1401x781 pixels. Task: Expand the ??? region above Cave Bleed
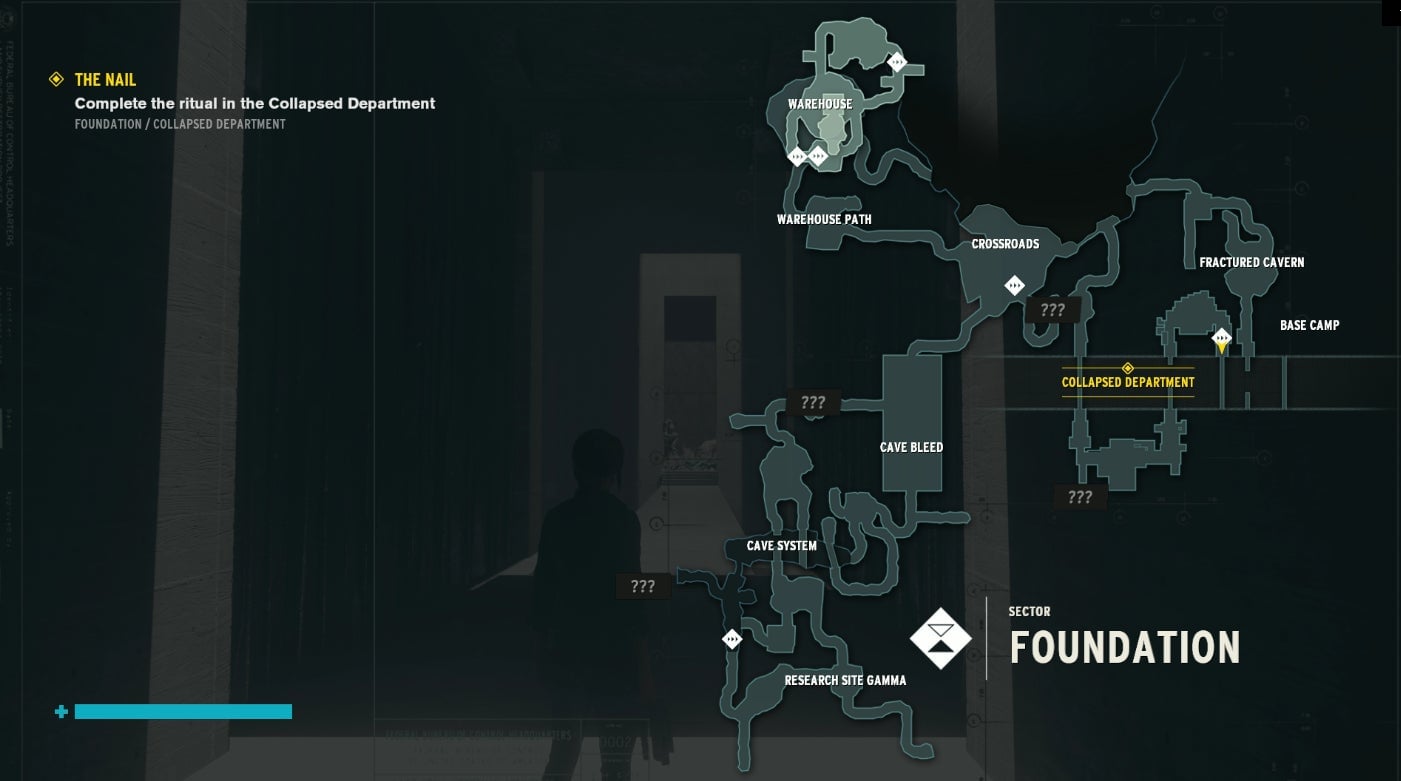coord(813,402)
